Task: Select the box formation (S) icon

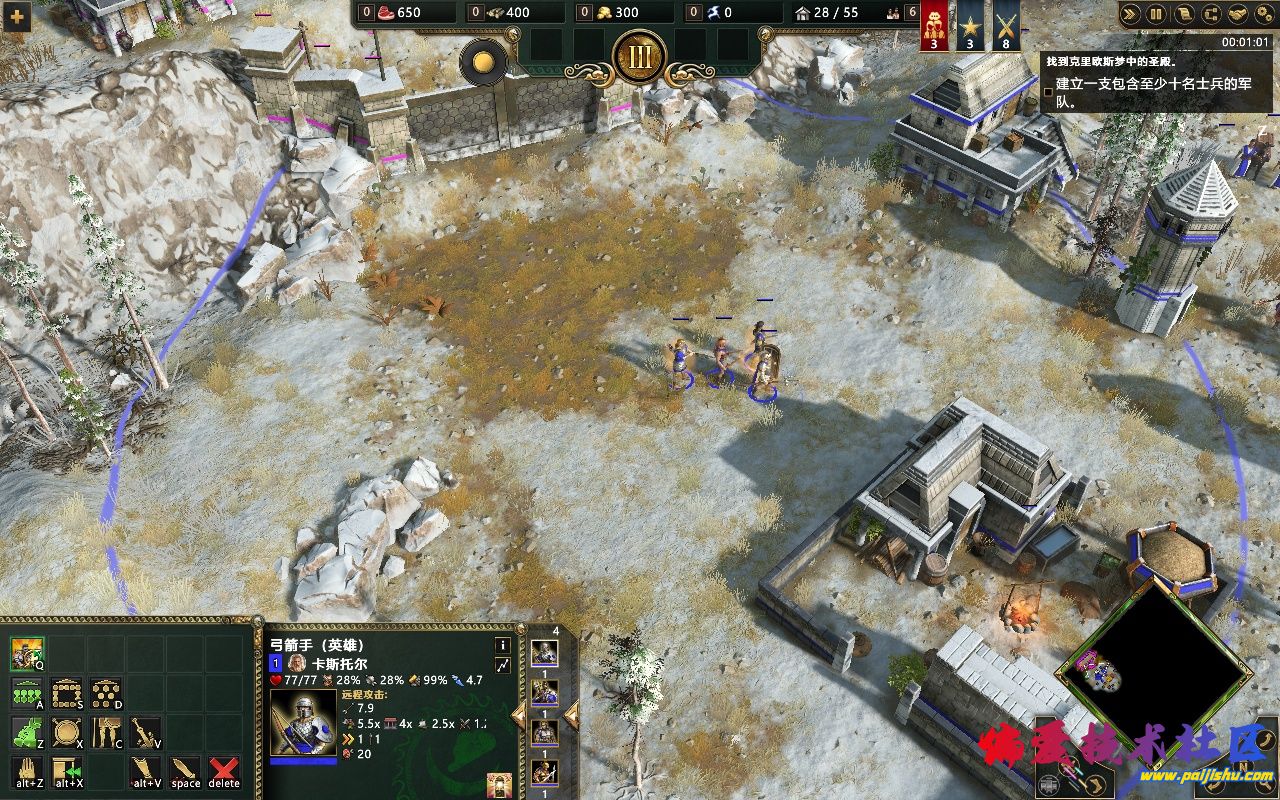Action: (x=66, y=694)
